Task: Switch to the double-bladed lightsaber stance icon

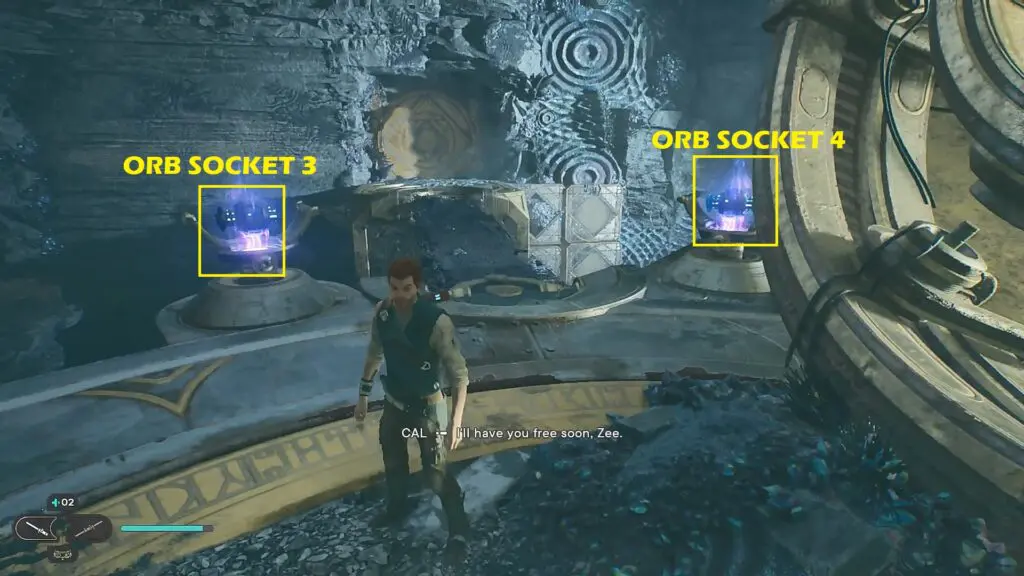Action: (88, 527)
